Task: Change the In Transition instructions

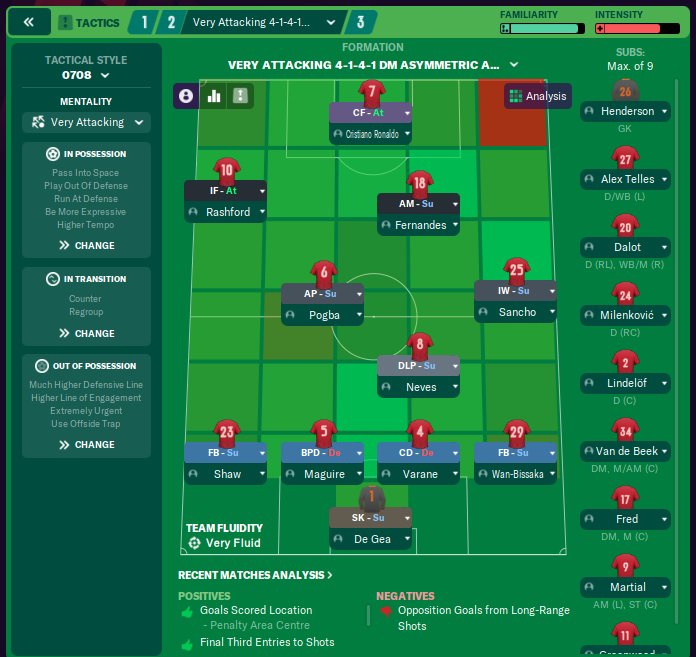Action: coord(87,333)
